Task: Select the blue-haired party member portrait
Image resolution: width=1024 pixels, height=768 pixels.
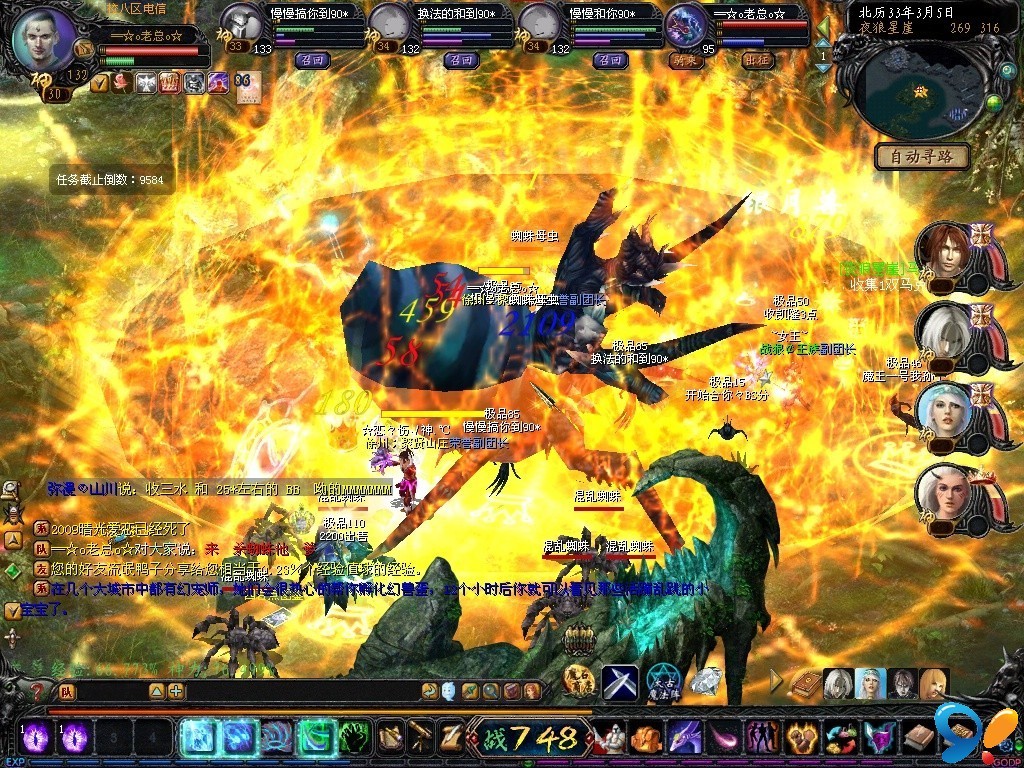Action: 941,411
